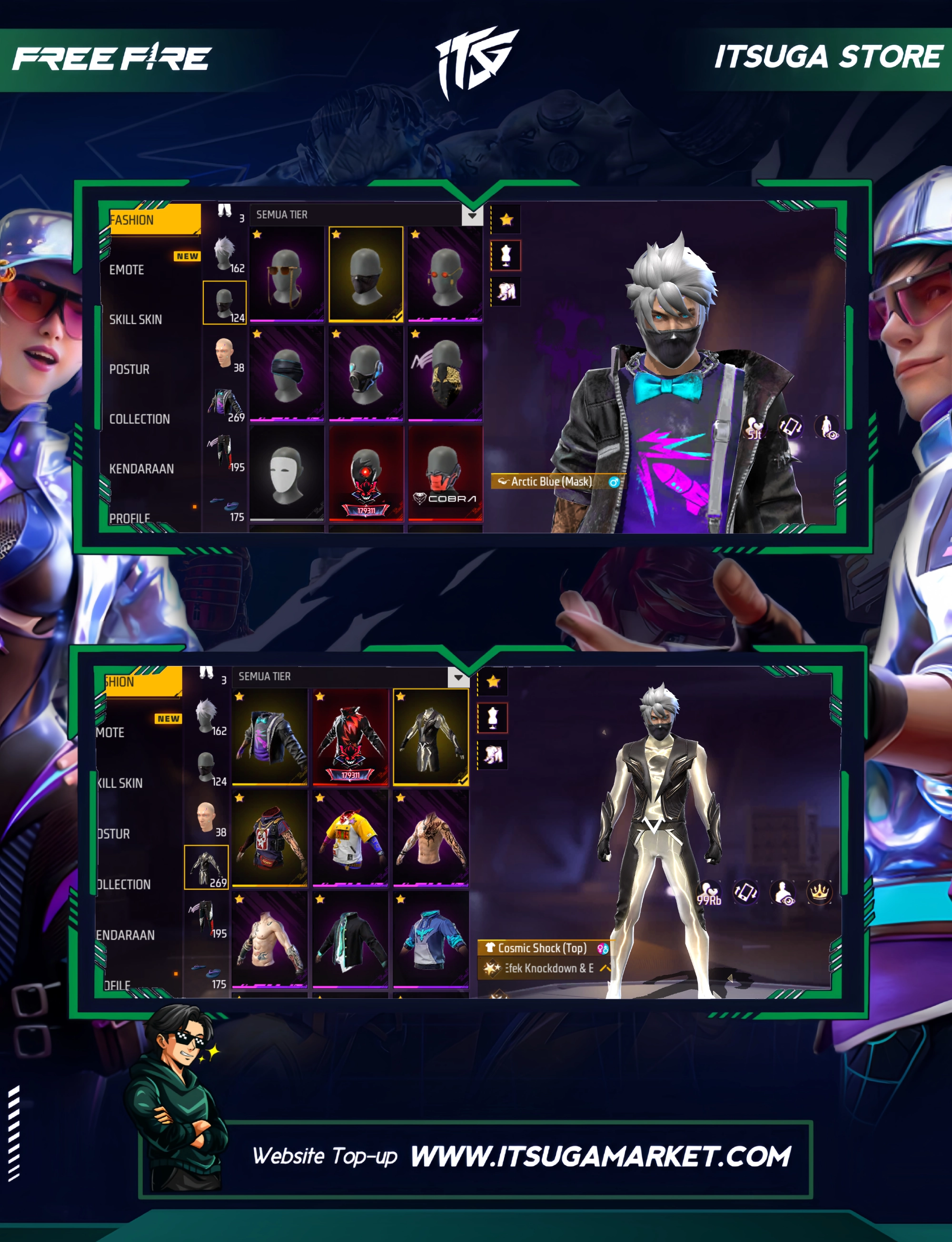
Task: Pick the blue-lit gas mask item
Action: point(366,373)
